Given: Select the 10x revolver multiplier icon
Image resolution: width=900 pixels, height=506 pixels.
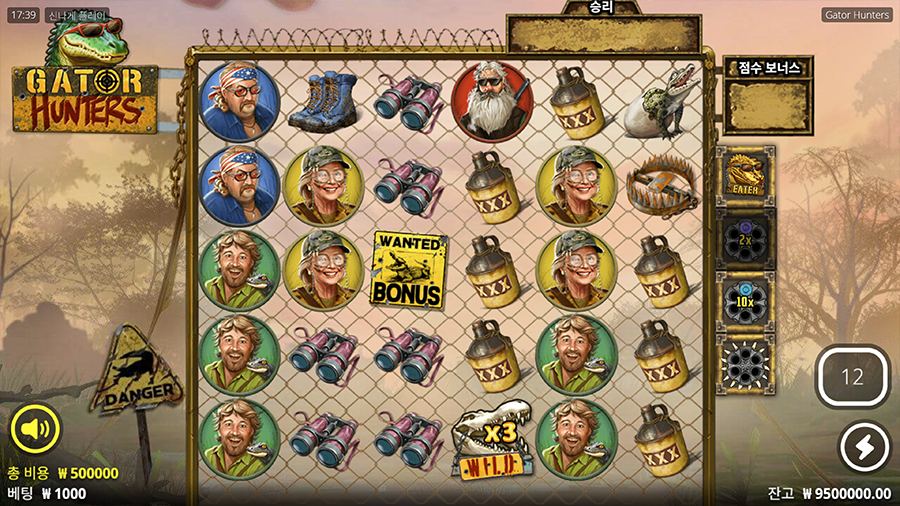Looking at the screenshot, I should coord(745,301).
